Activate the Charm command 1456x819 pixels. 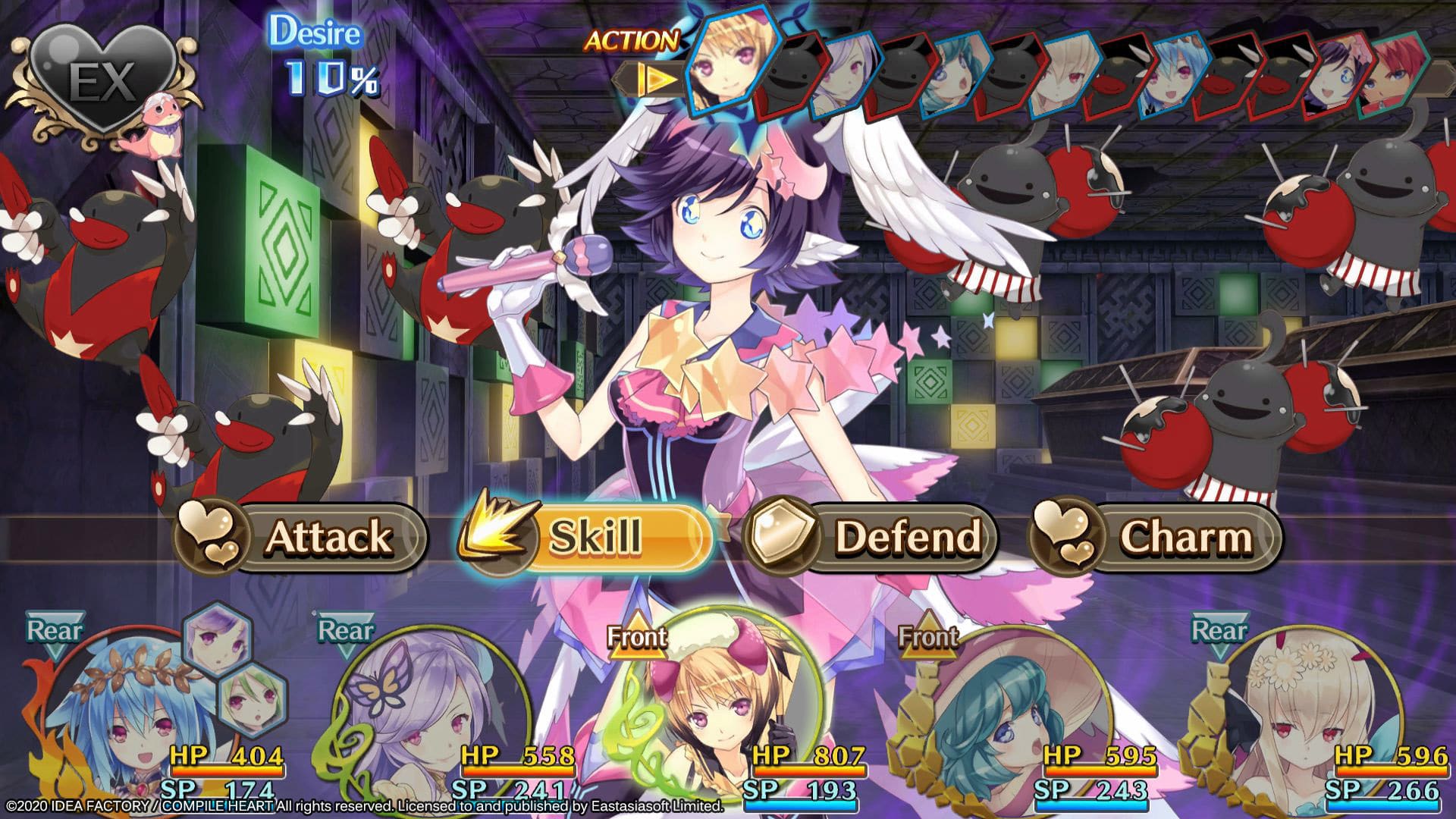click(1156, 537)
